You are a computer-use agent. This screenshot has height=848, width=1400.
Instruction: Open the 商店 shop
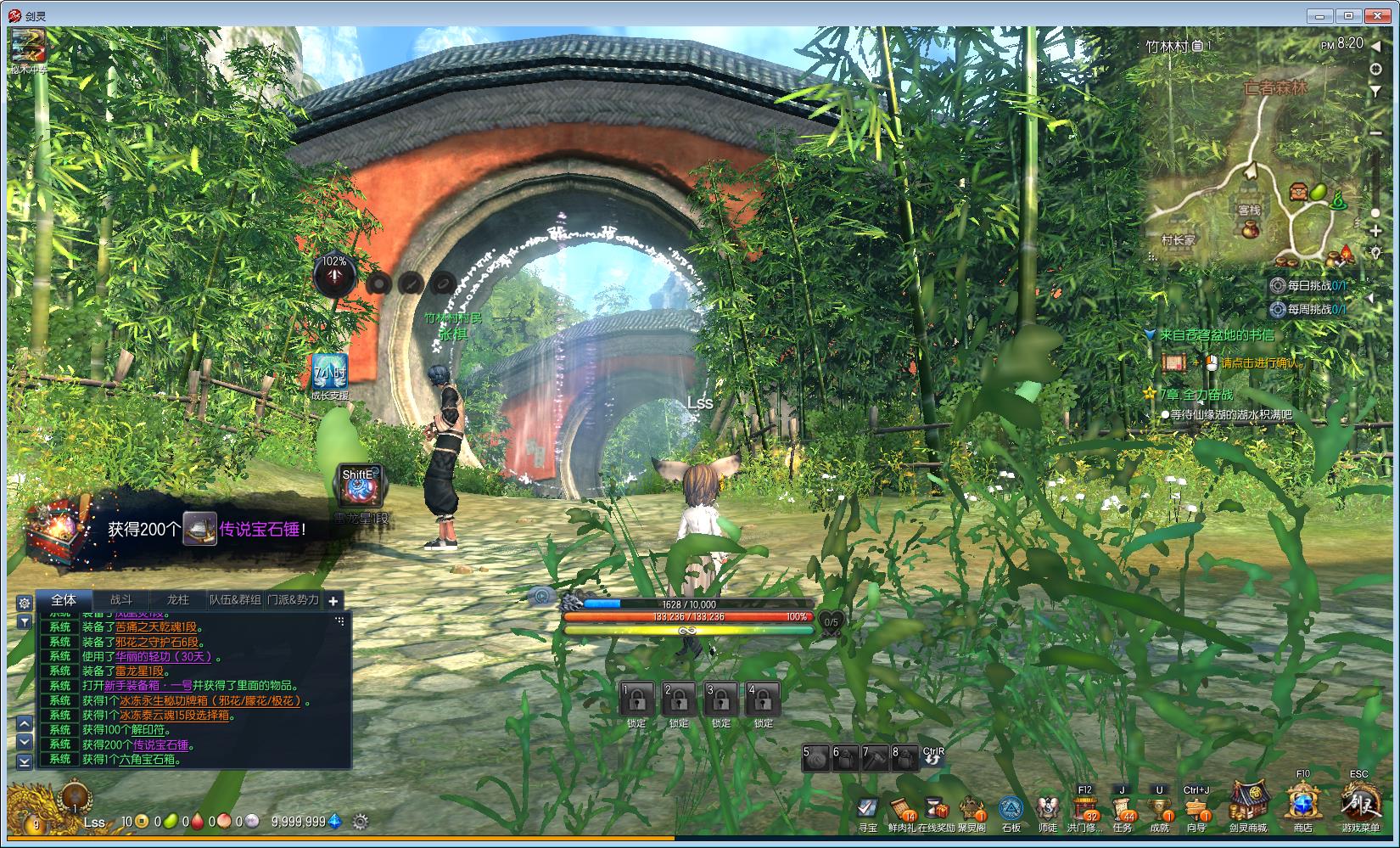tap(1302, 803)
